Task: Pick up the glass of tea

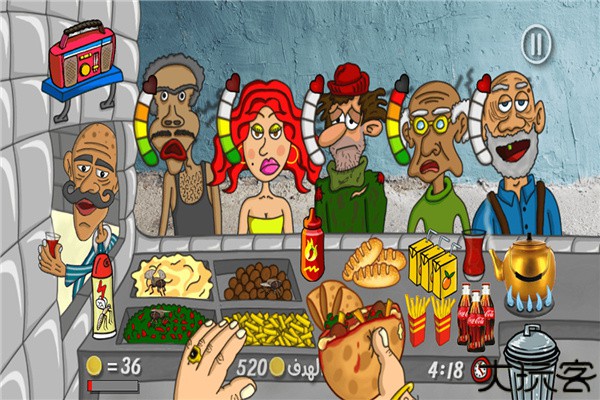Action: coord(473,254)
